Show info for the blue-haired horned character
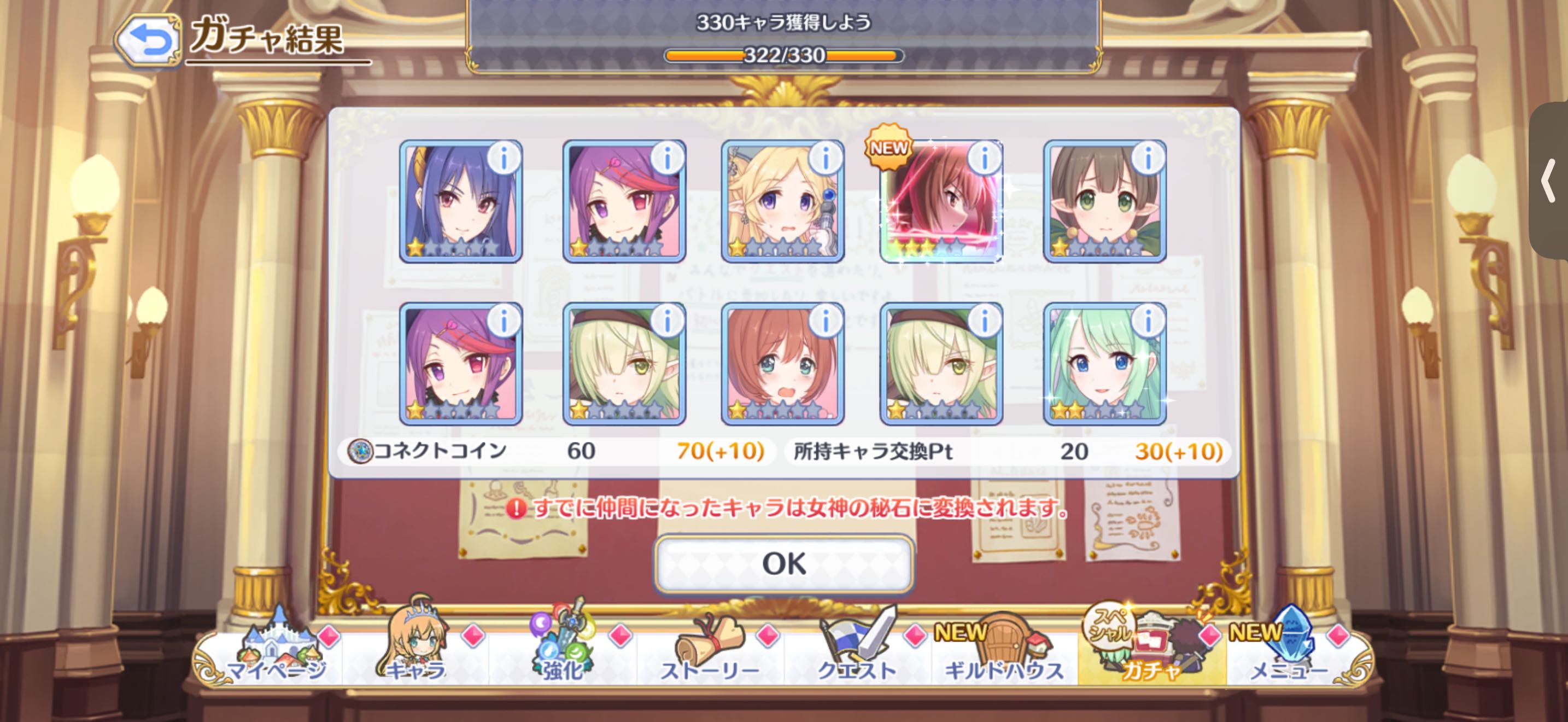 pyautogui.click(x=504, y=159)
